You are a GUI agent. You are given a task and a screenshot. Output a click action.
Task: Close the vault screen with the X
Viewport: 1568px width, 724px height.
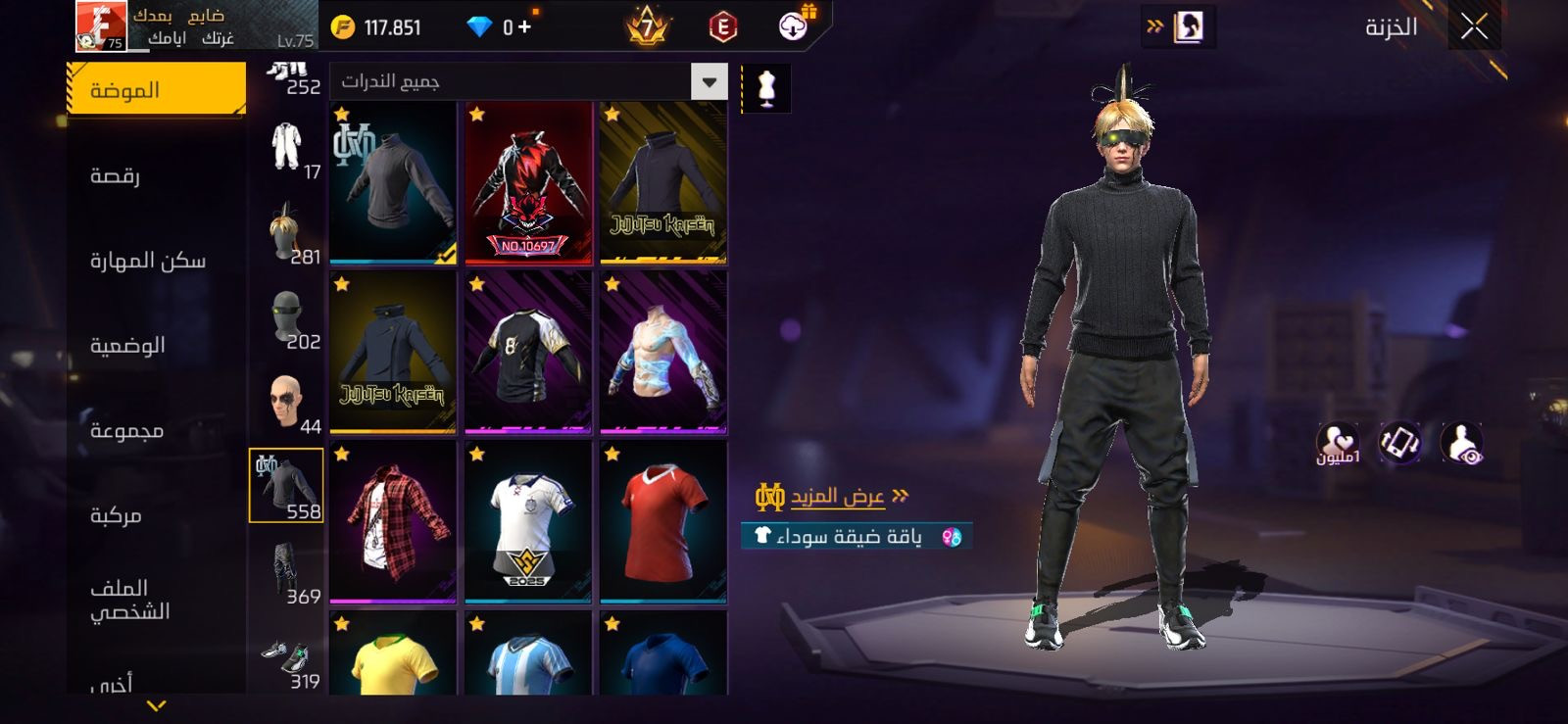point(1474,27)
